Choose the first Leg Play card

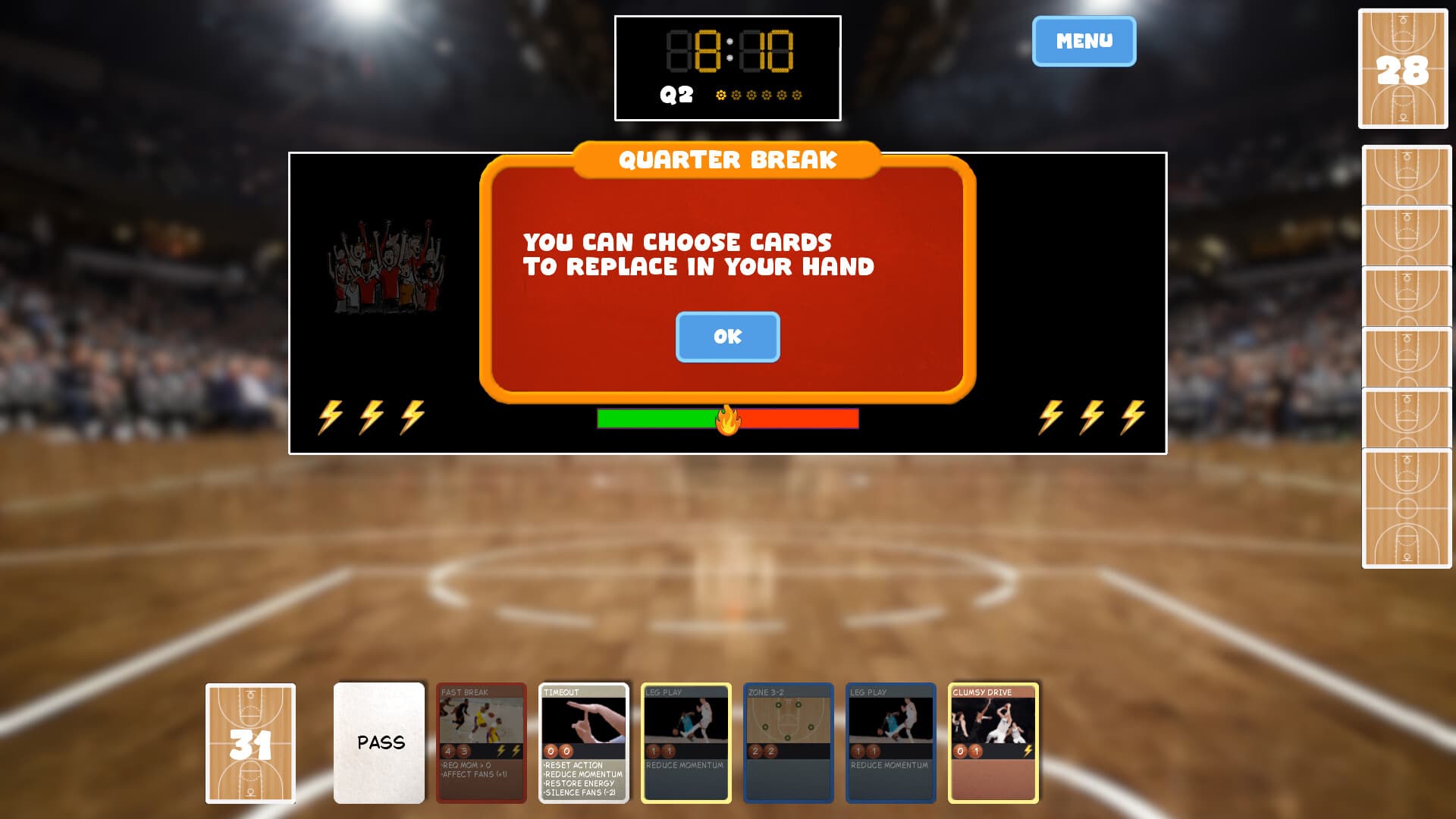point(685,743)
